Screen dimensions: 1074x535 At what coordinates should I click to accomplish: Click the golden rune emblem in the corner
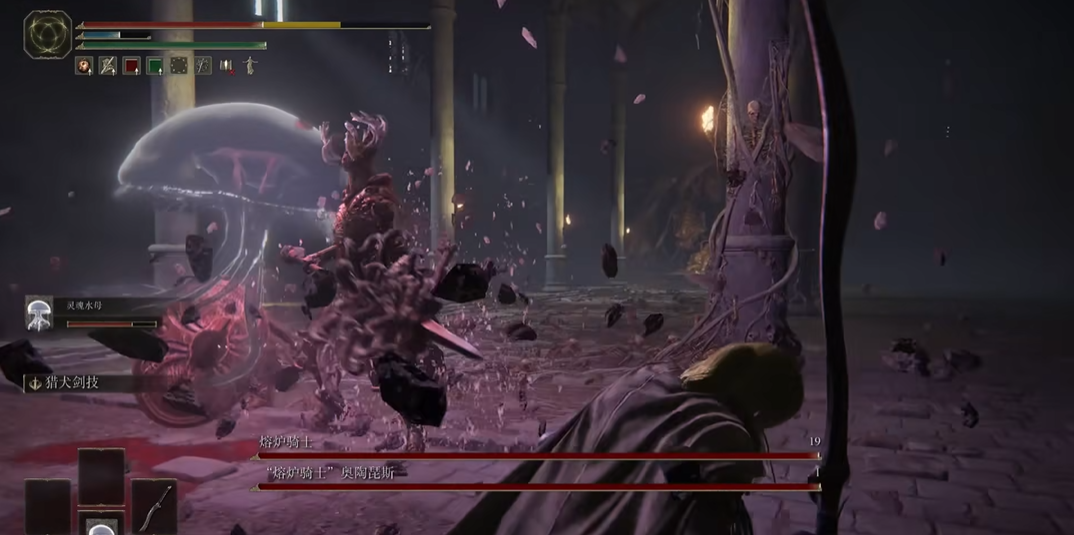47,33
